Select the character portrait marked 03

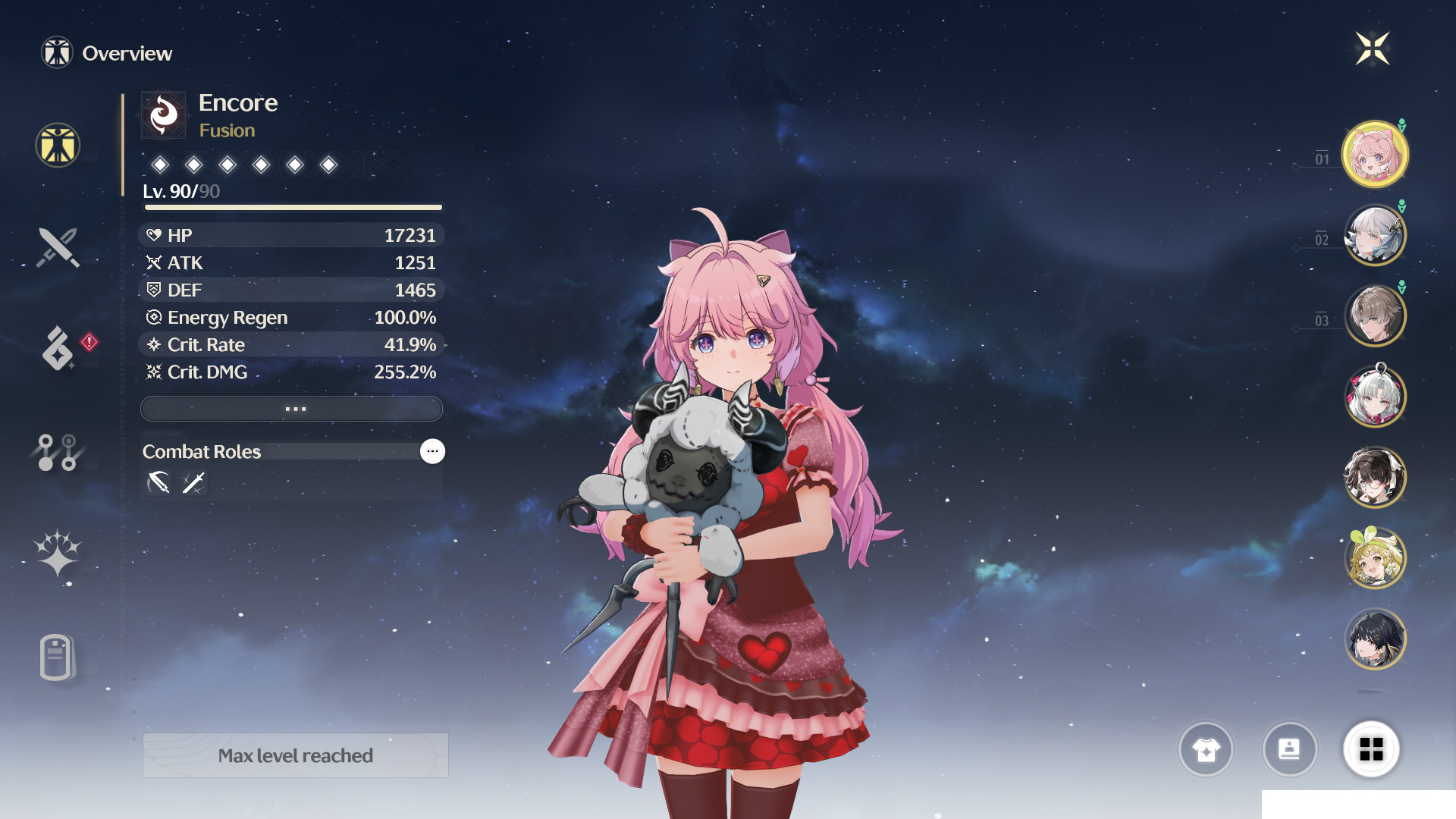point(1375,316)
